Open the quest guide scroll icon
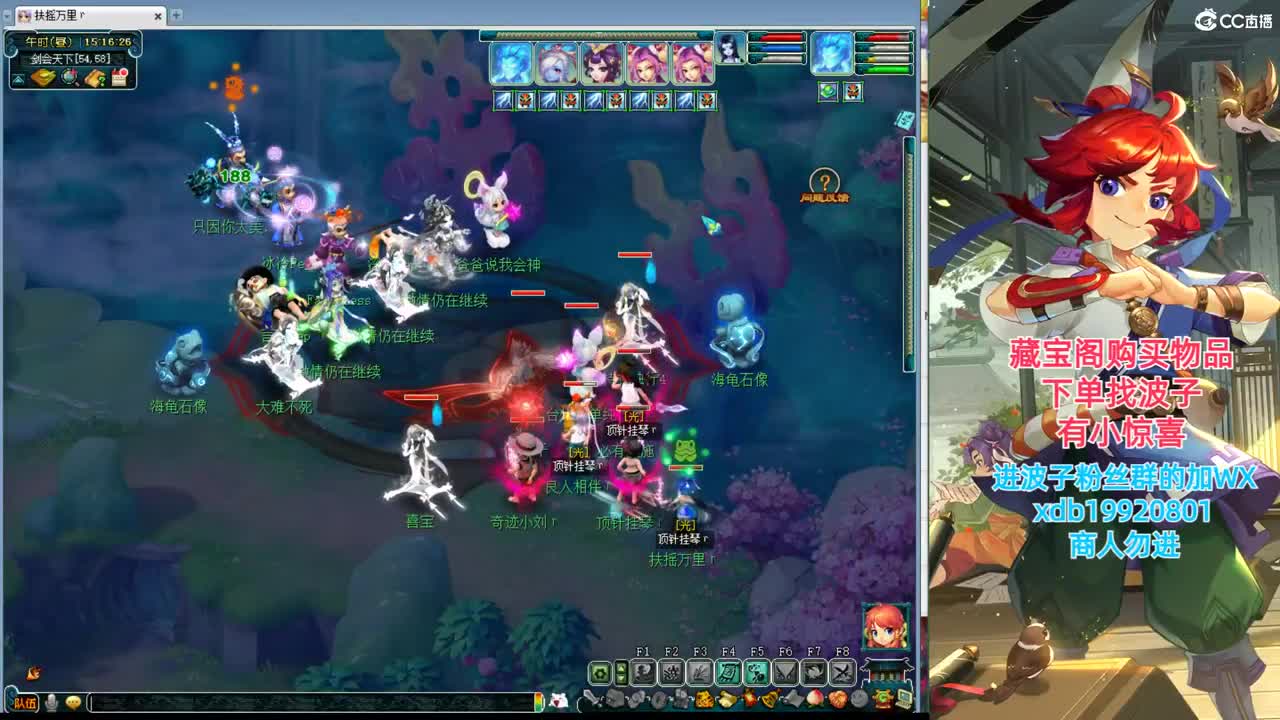The width and height of the screenshot is (1280, 720). [96, 78]
